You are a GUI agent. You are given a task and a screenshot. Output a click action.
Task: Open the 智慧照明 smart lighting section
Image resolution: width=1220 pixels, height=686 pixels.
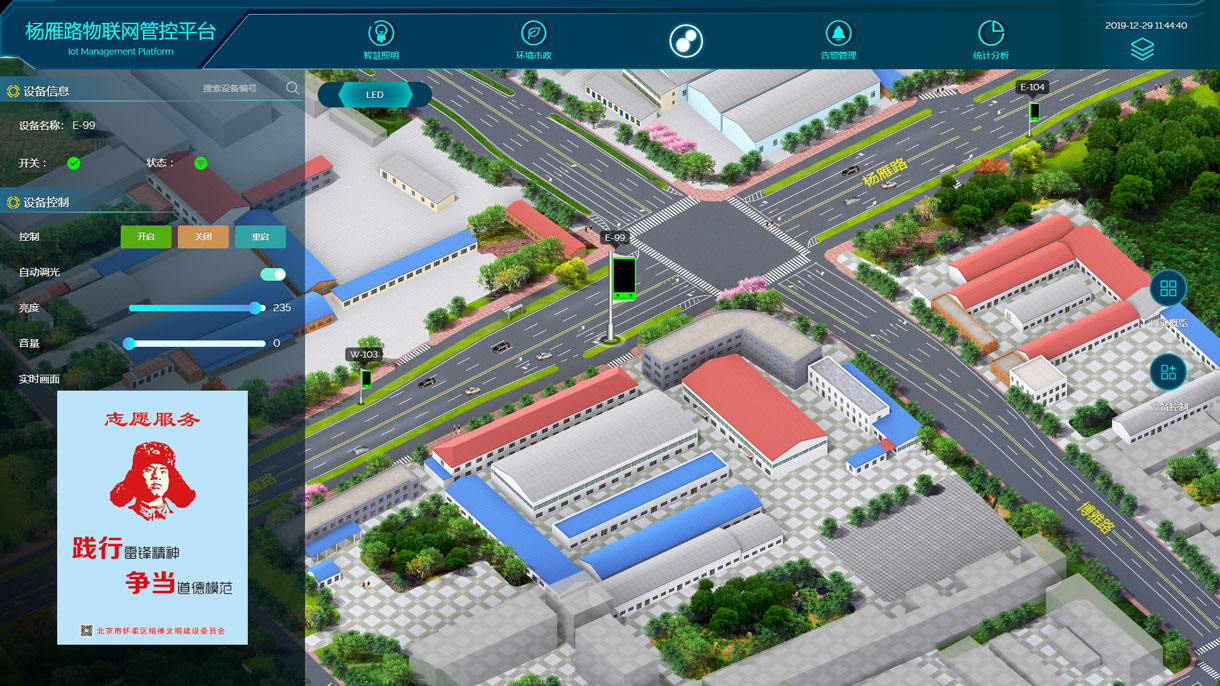pos(381,39)
